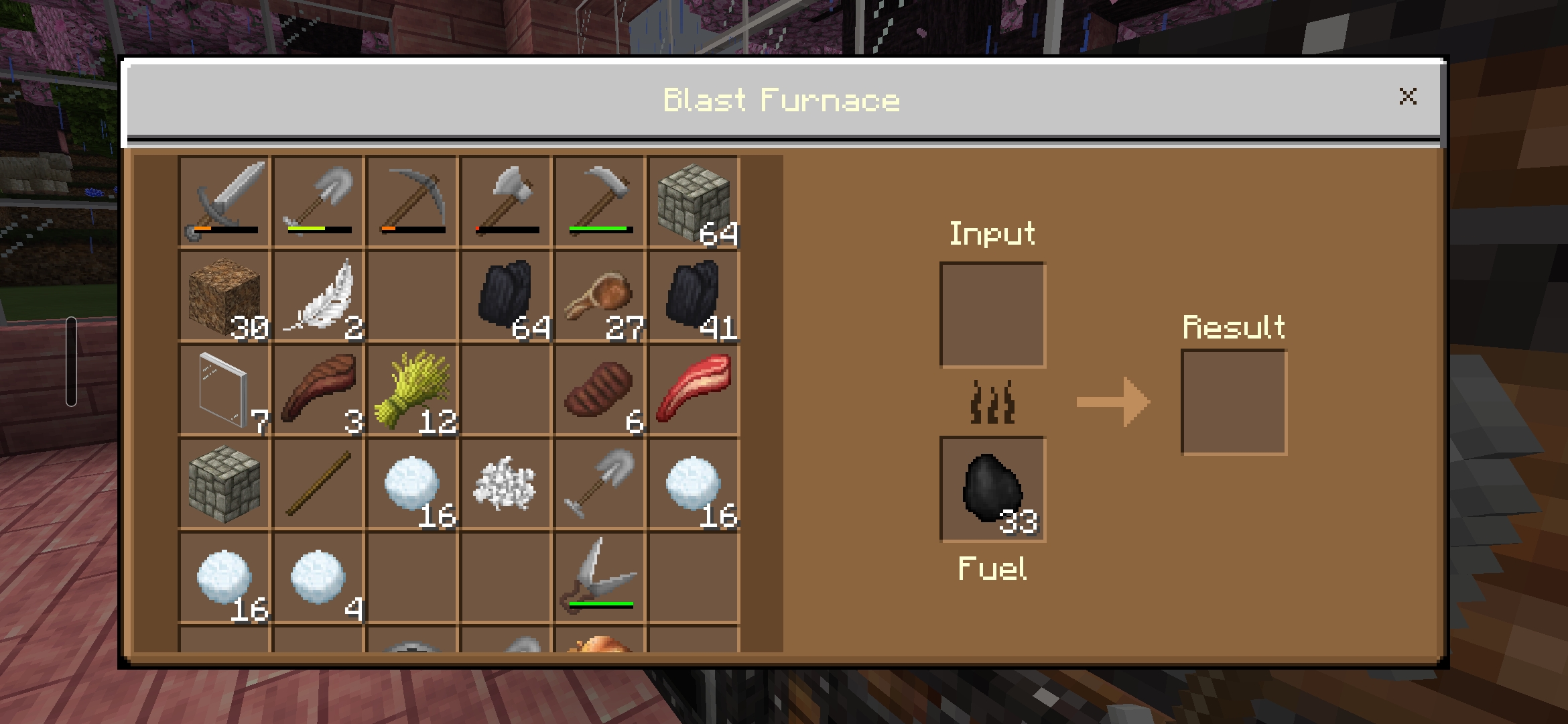Image resolution: width=1568 pixels, height=724 pixels.
Task: Select the feather slot
Action: point(318,295)
